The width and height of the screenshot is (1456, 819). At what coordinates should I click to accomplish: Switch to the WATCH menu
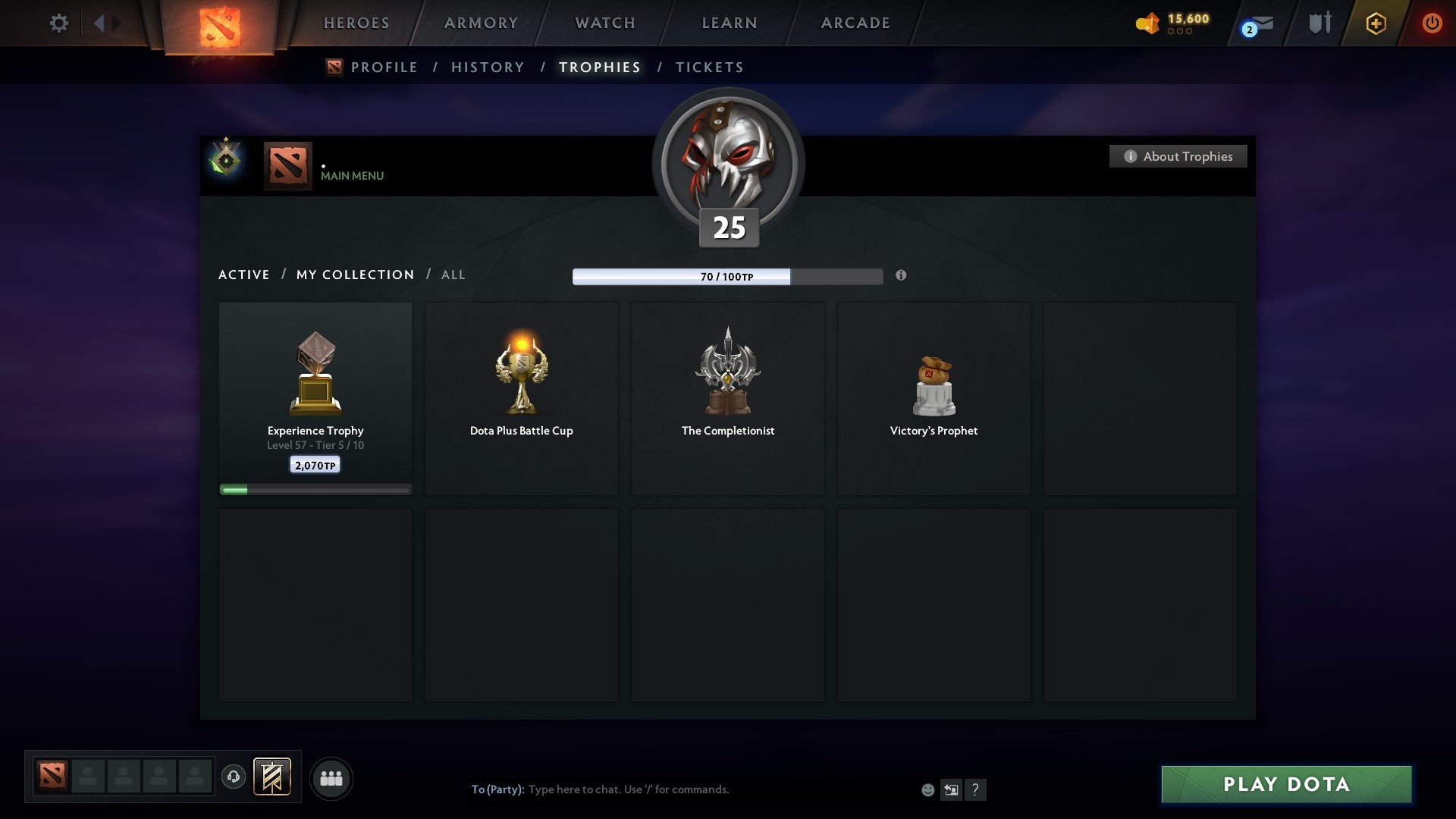pos(604,23)
